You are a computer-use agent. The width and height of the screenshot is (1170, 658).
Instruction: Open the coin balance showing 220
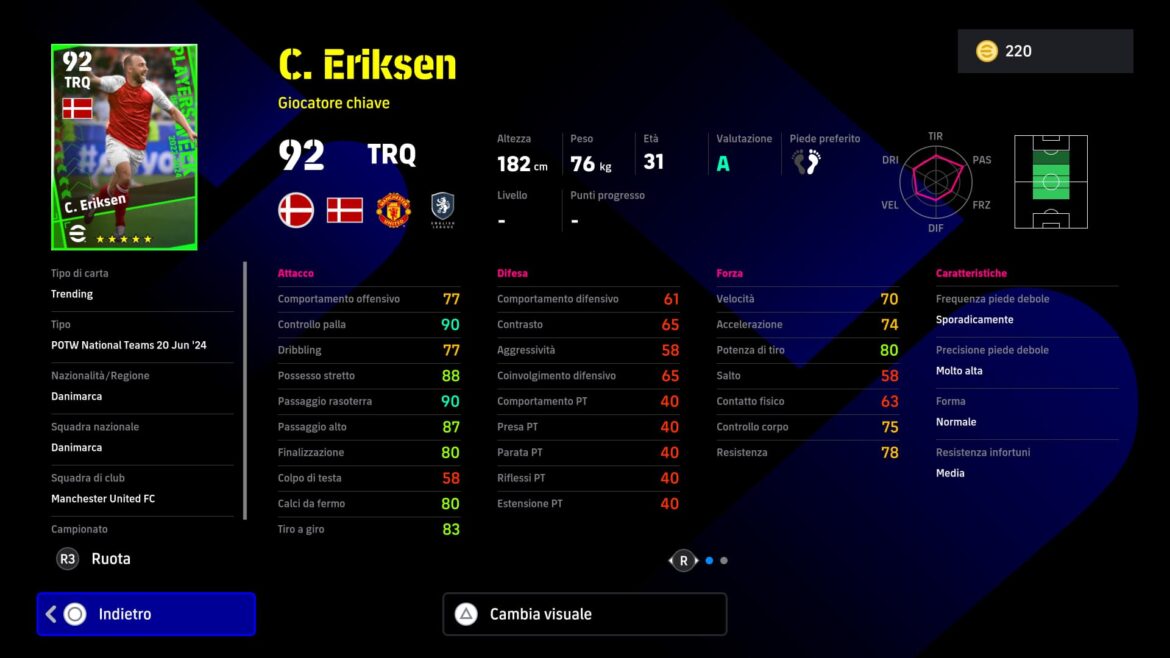(1045, 51)
